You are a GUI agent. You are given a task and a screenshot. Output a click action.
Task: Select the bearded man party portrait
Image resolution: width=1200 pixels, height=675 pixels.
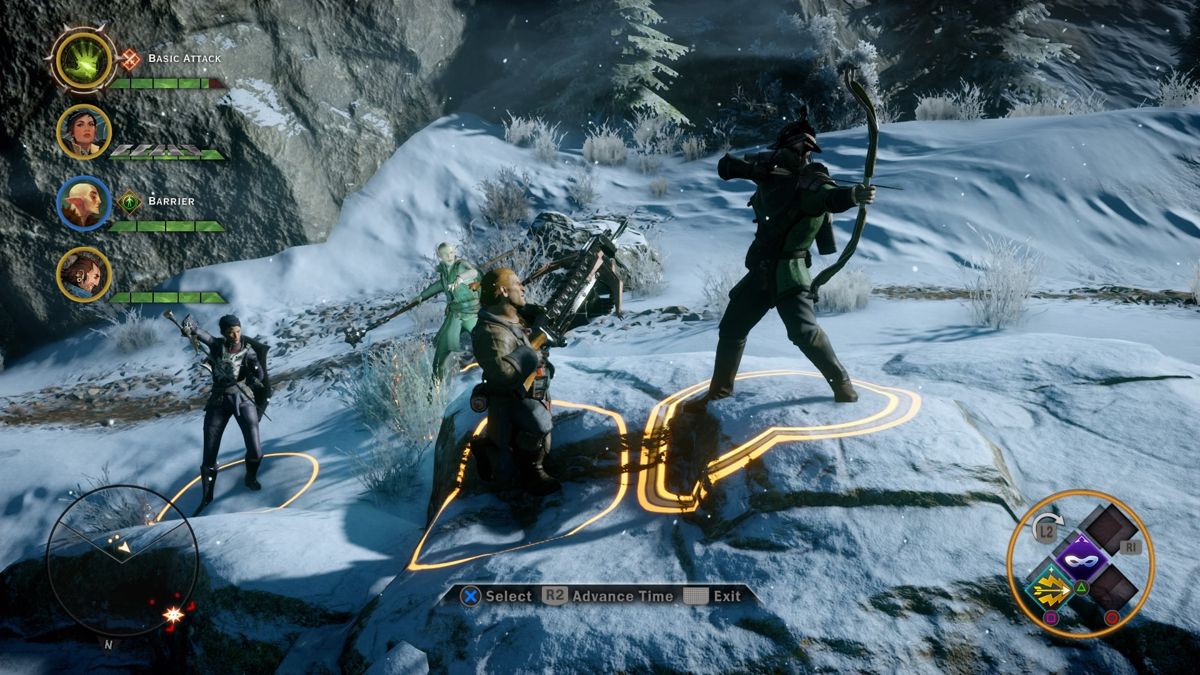point(83,274)
